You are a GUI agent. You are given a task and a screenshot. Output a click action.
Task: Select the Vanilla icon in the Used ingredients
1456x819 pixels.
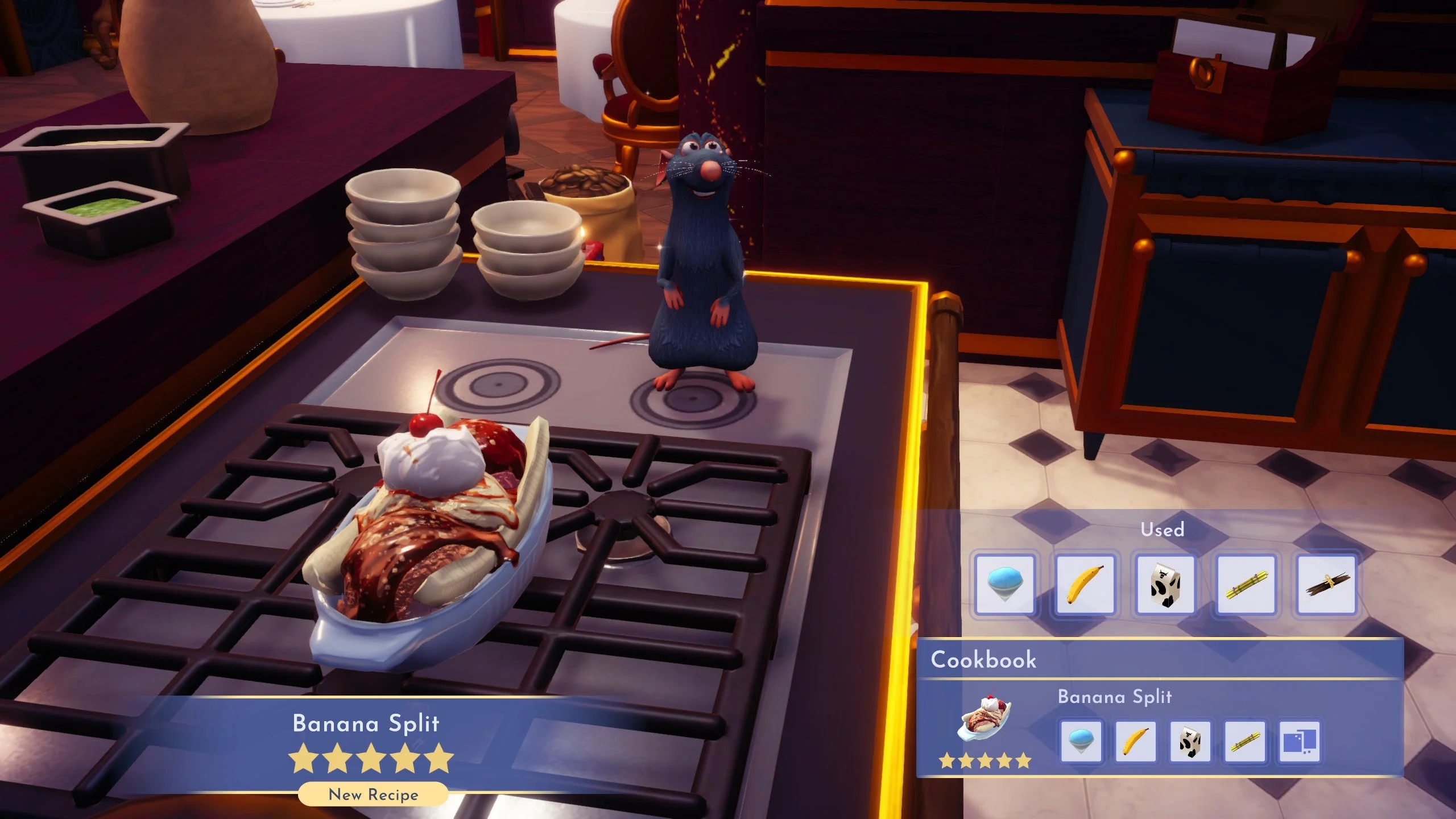[x=1326, y=585]
